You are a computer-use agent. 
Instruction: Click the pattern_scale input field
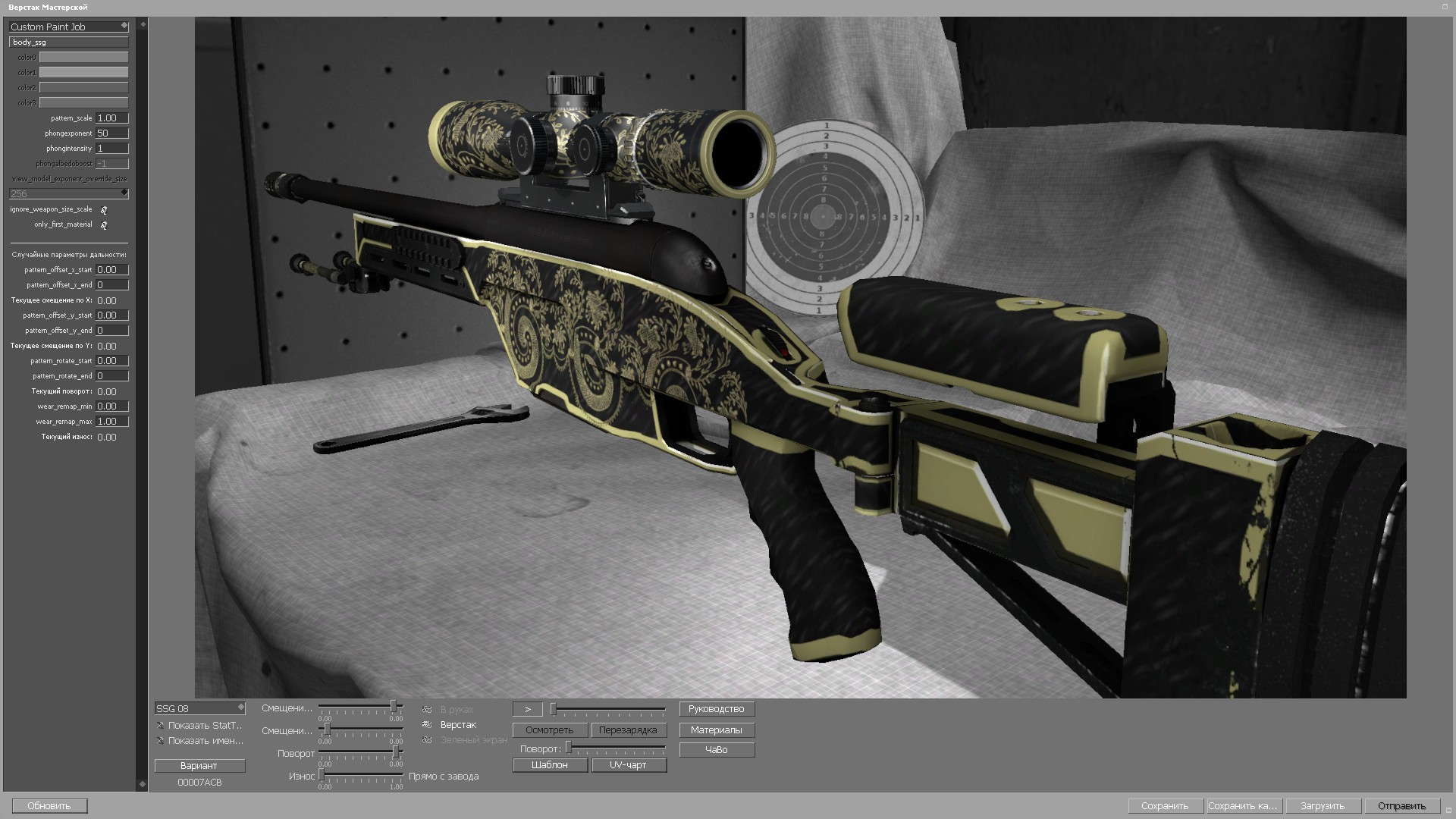112,118
